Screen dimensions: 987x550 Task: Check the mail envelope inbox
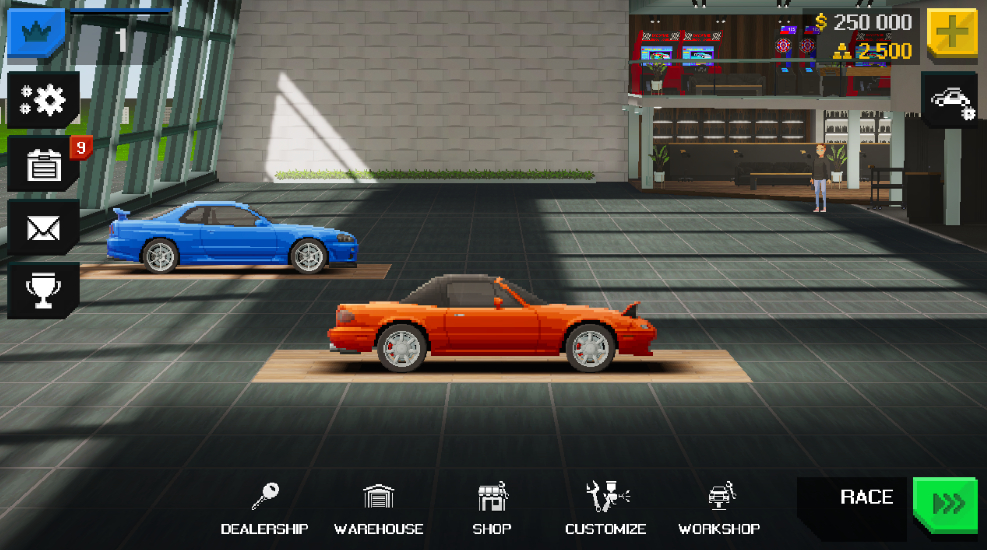tap(43, 228)
